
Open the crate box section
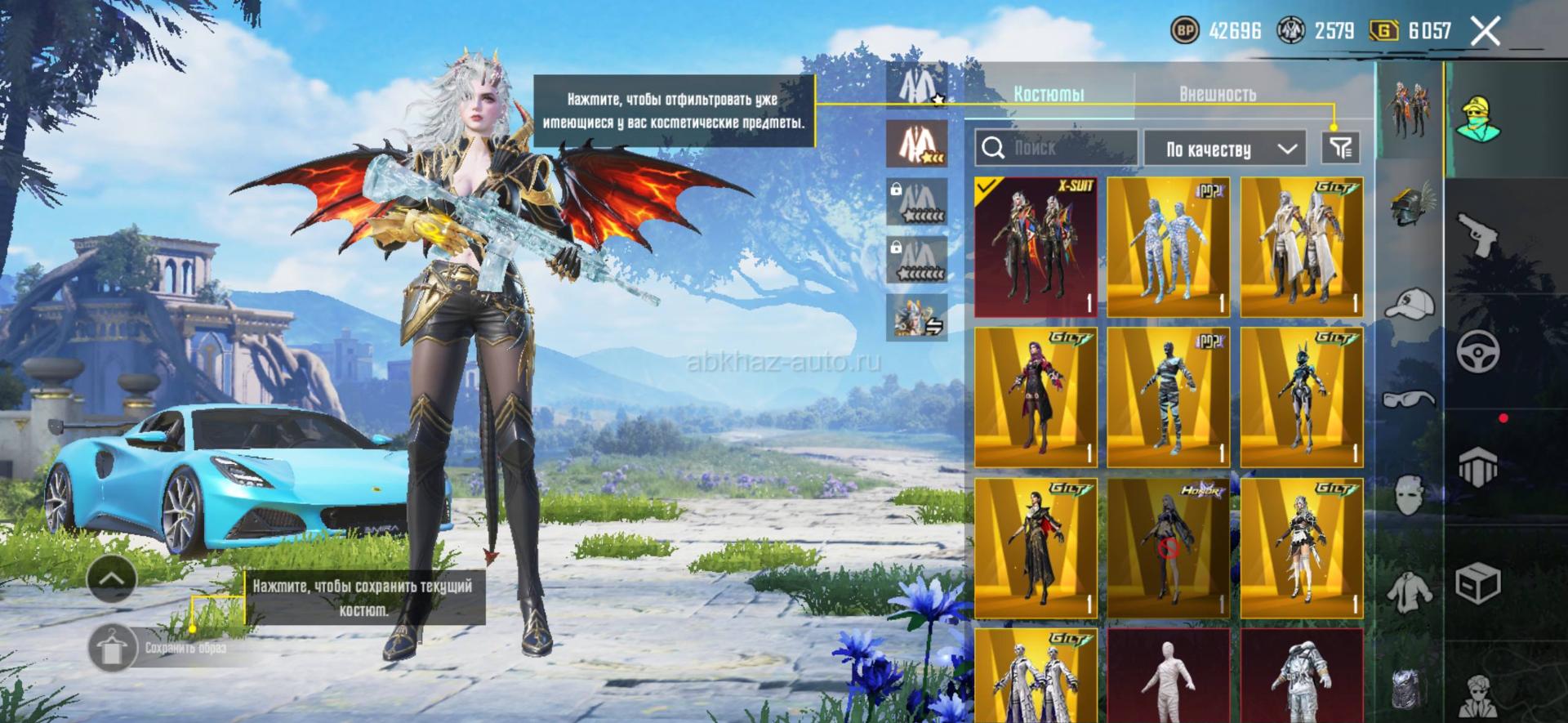(x=1478, y=583)
